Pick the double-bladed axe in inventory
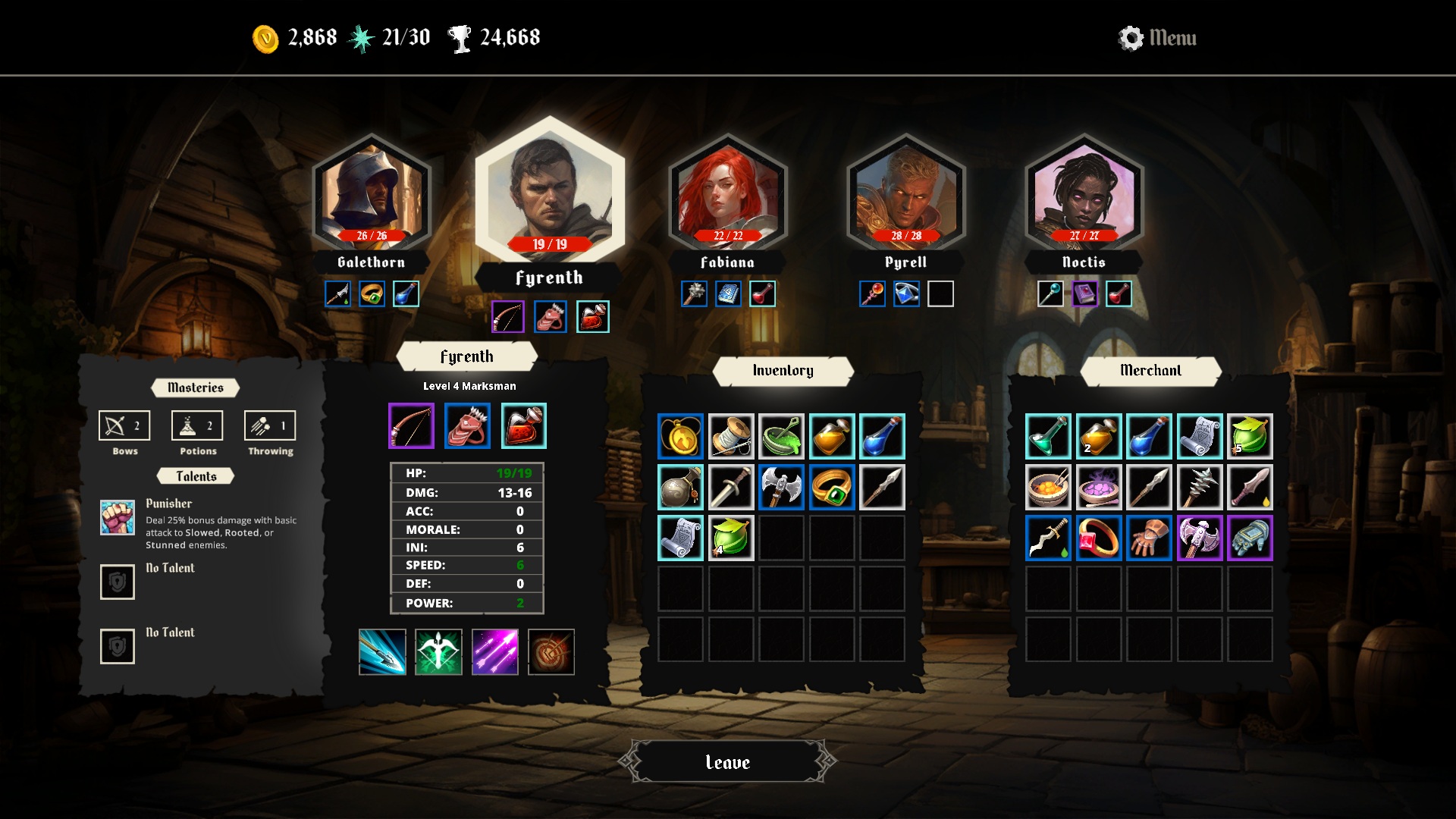The height and width of the screenshot is (819, 1456). (x=781, y=488)
